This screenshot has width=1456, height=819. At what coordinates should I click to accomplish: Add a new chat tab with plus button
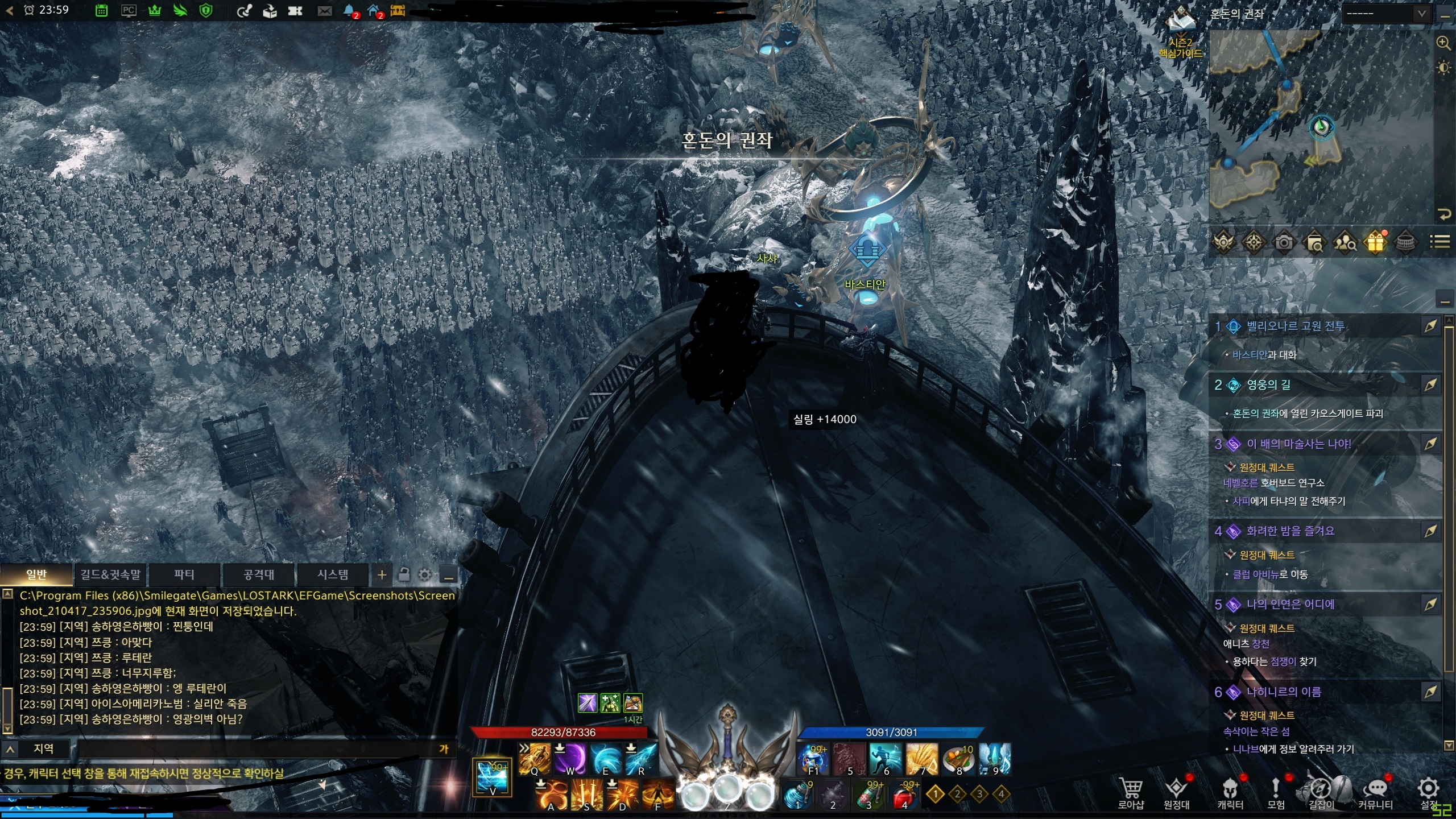382,575
